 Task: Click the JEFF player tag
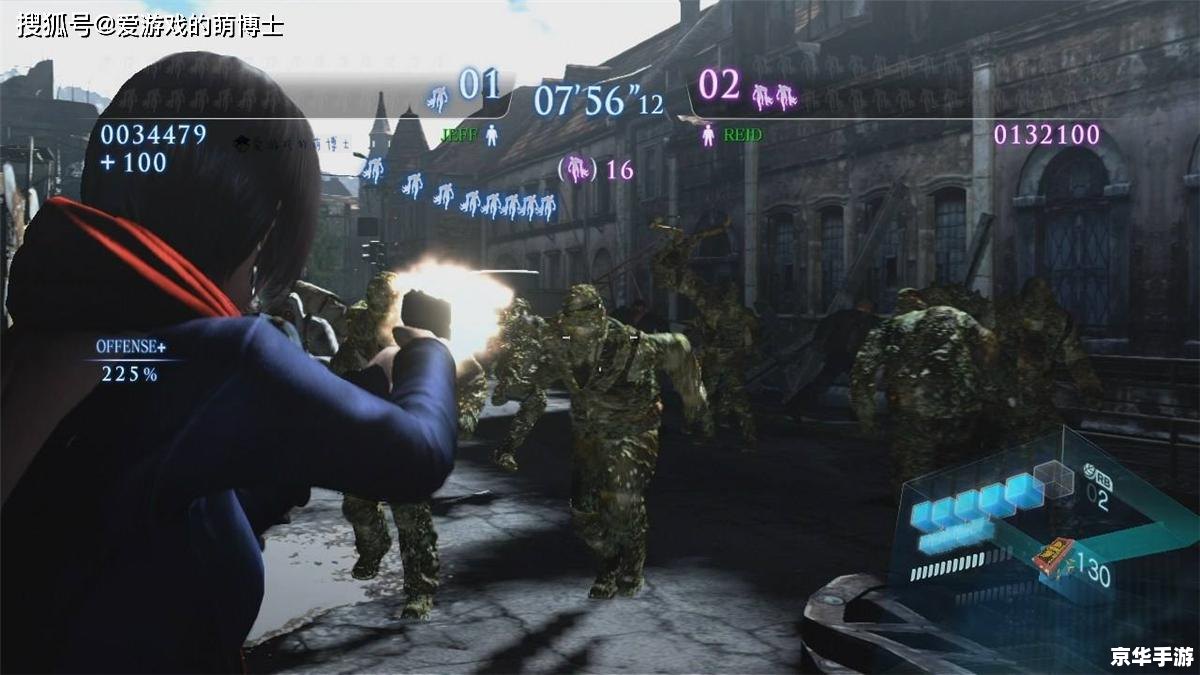[459, 134]
